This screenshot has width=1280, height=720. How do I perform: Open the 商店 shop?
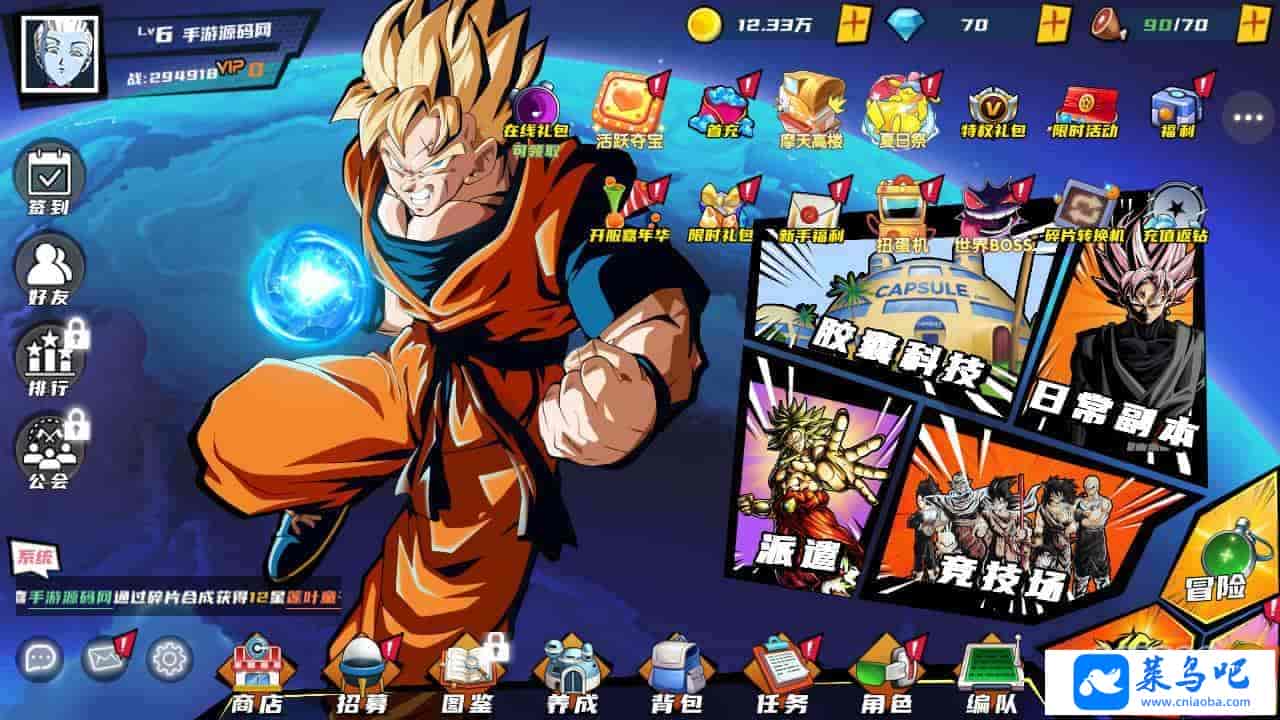coord(257,676)
